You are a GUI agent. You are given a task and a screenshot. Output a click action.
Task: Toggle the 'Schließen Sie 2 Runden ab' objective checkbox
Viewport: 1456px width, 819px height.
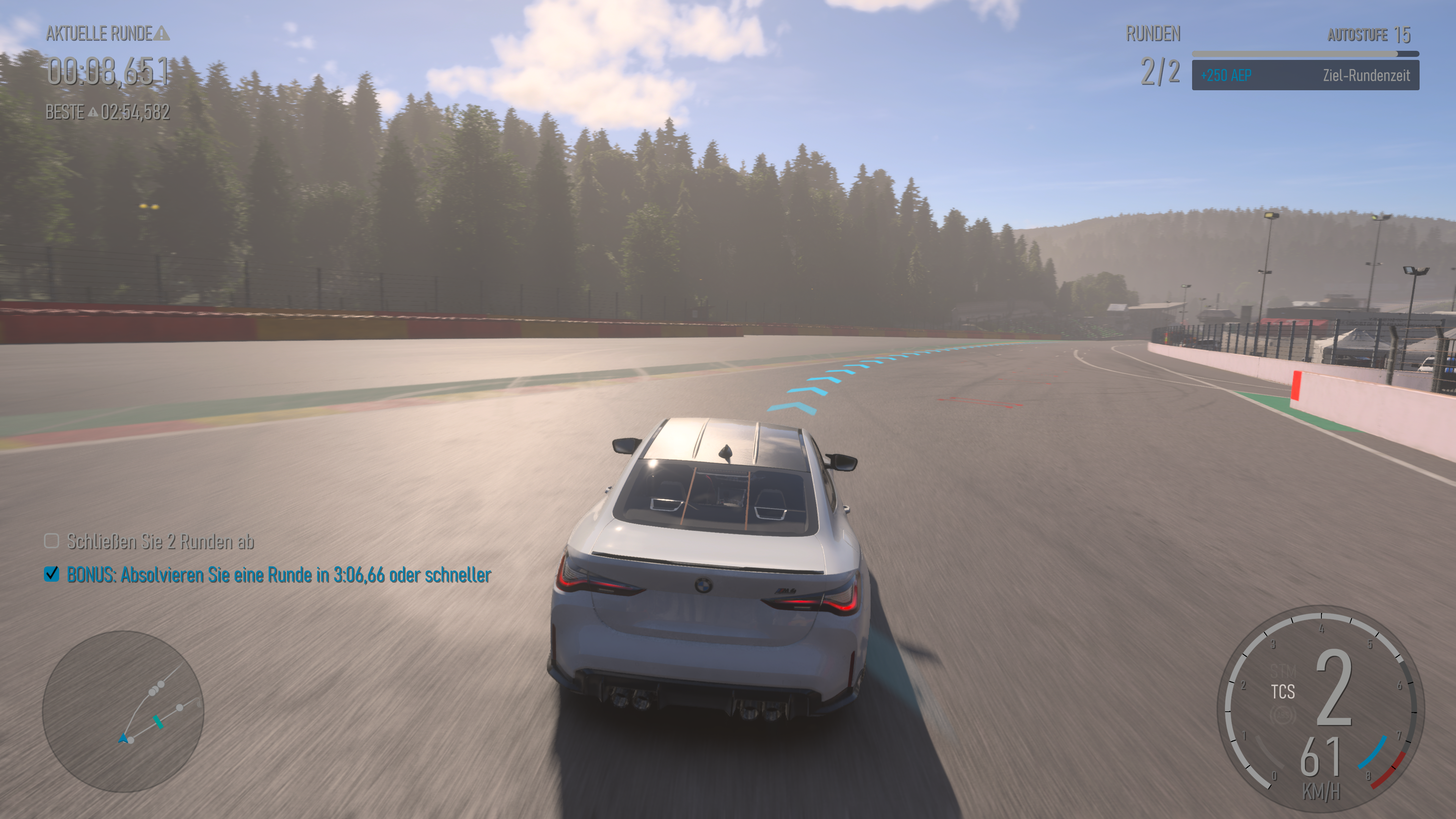point(52,541)
